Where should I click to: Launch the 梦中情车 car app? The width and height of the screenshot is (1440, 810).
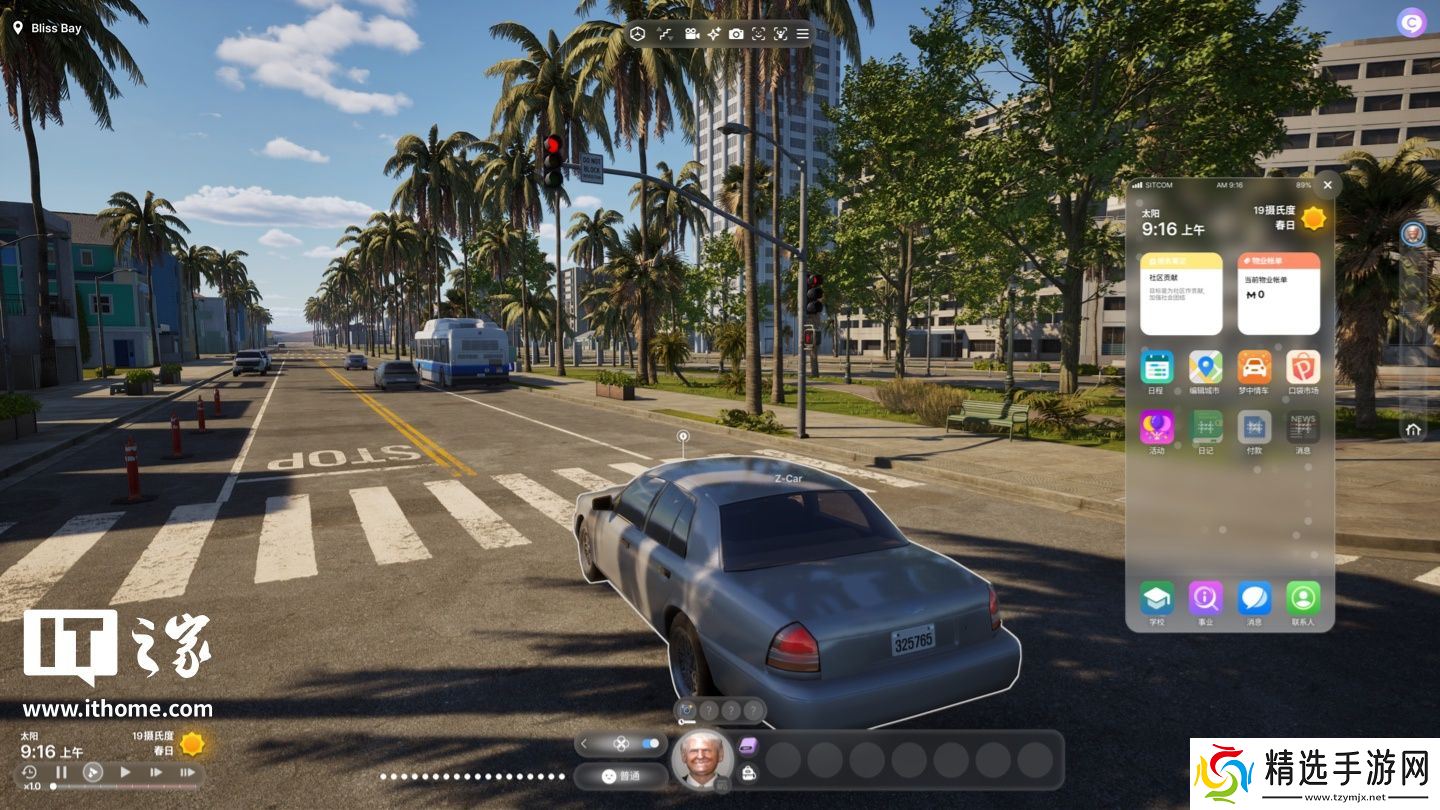pos(1254,367)
